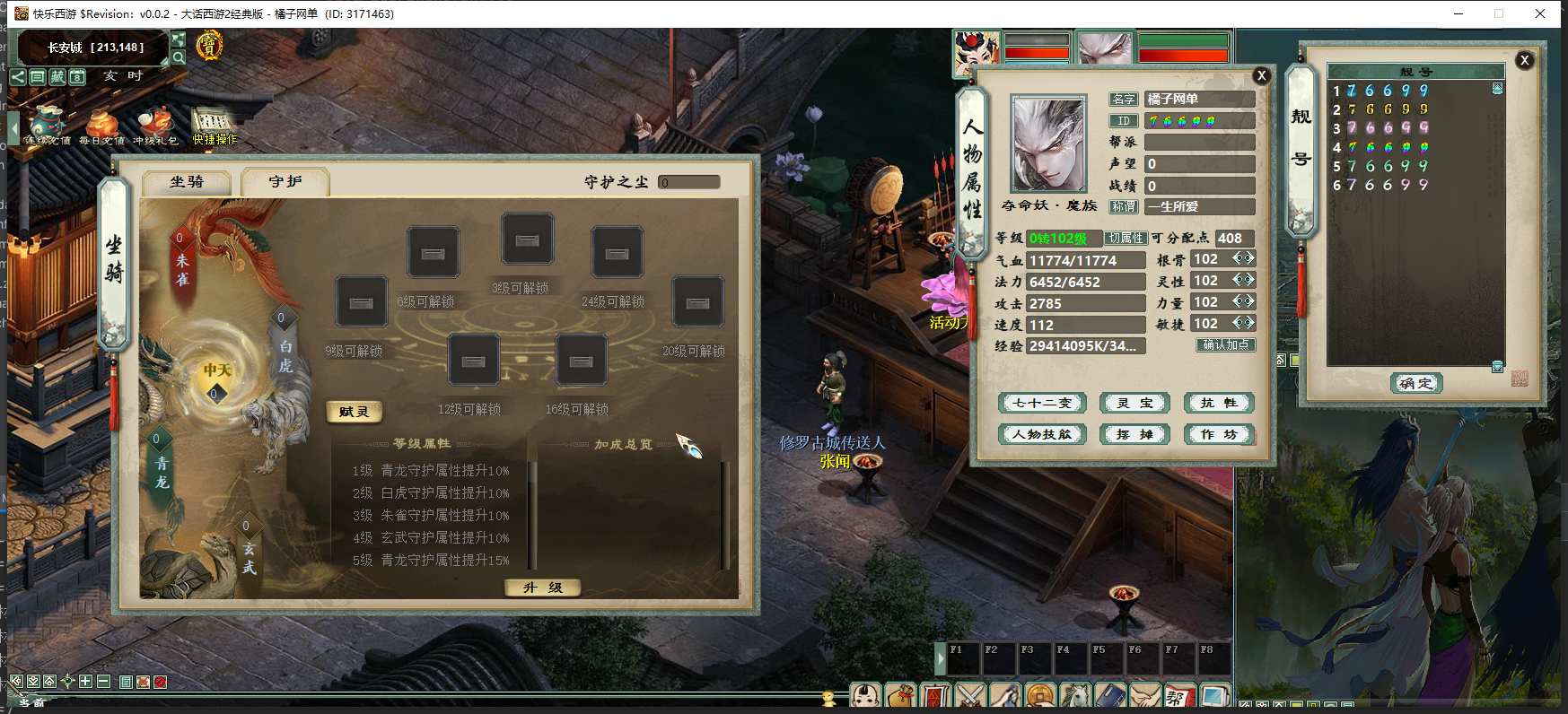Toggle the 切属性 attribute switch
This screenshot has height=714, width=1568.
[x=1126, y=239]
